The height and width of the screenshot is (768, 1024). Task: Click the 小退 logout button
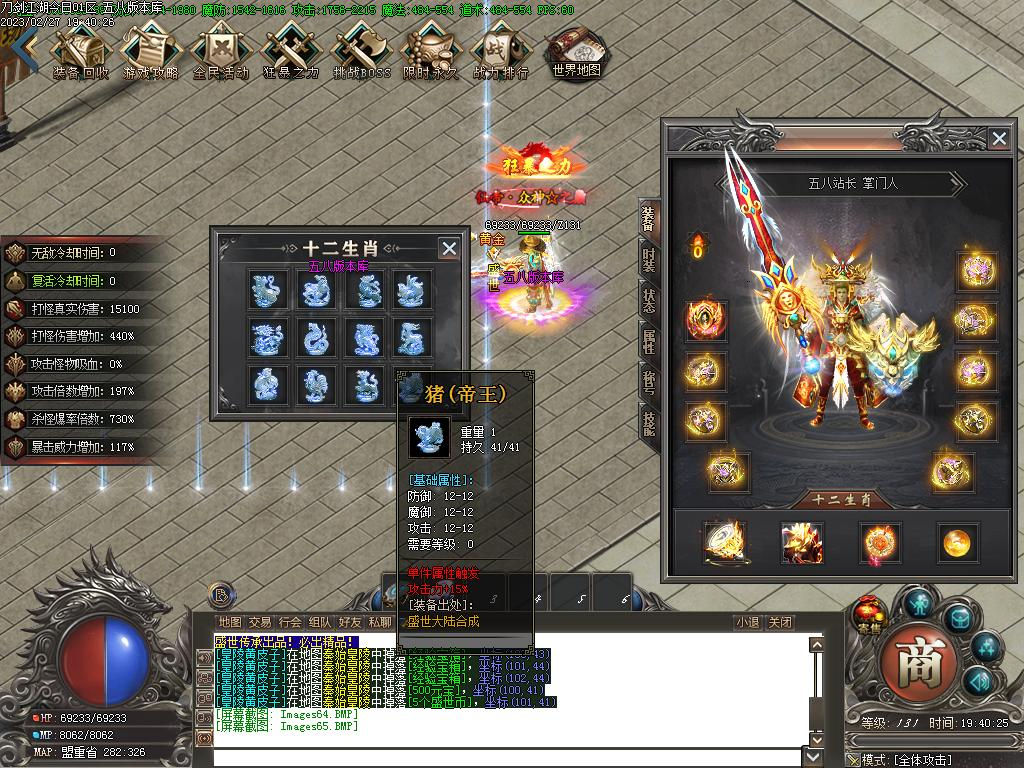click(x=747, y=622)
